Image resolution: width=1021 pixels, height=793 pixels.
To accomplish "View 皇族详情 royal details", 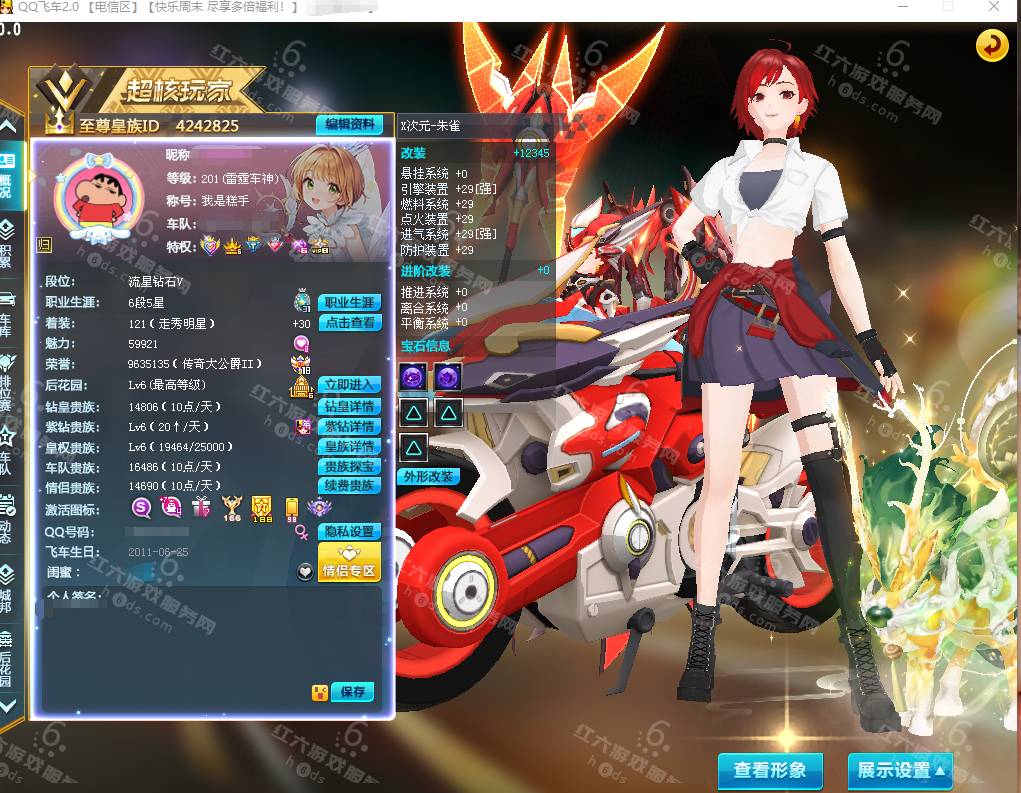I will (x=349, y=447).
